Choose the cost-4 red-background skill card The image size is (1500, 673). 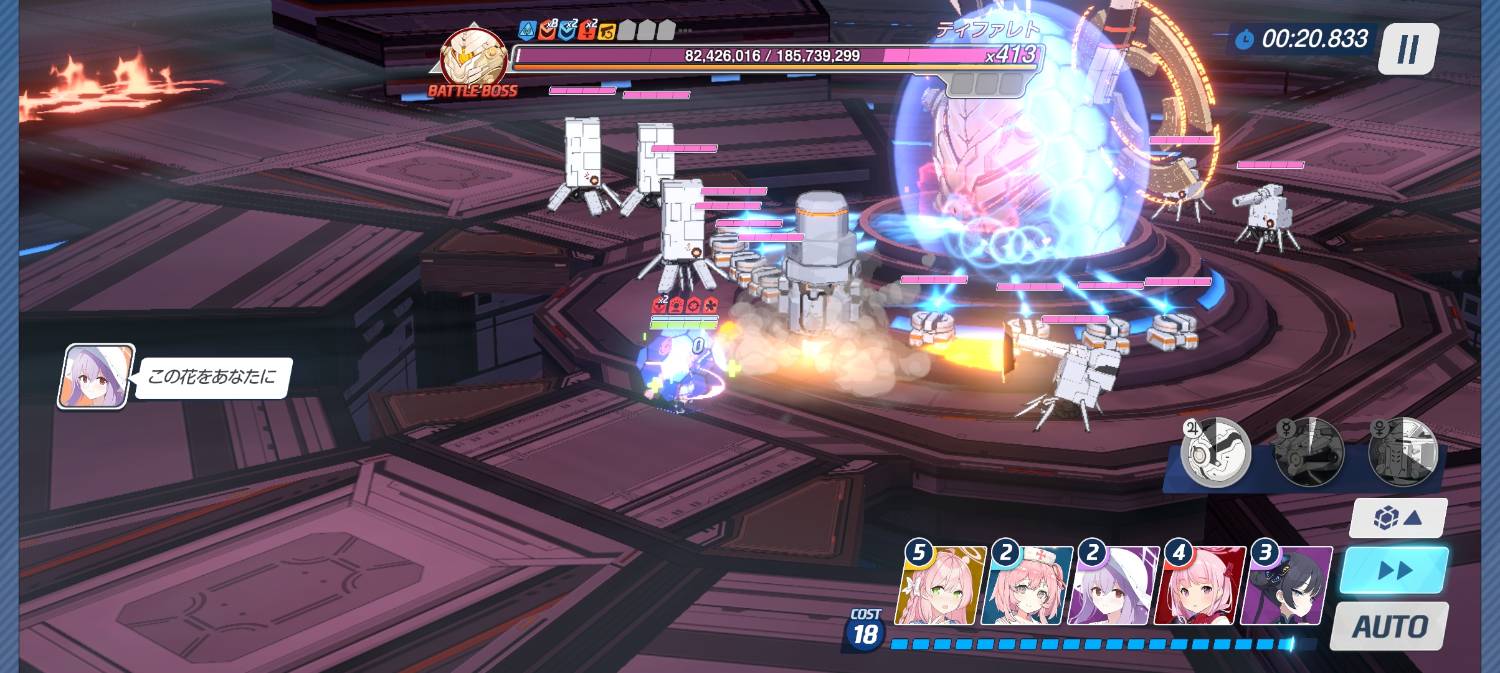tap(1200, 586)
